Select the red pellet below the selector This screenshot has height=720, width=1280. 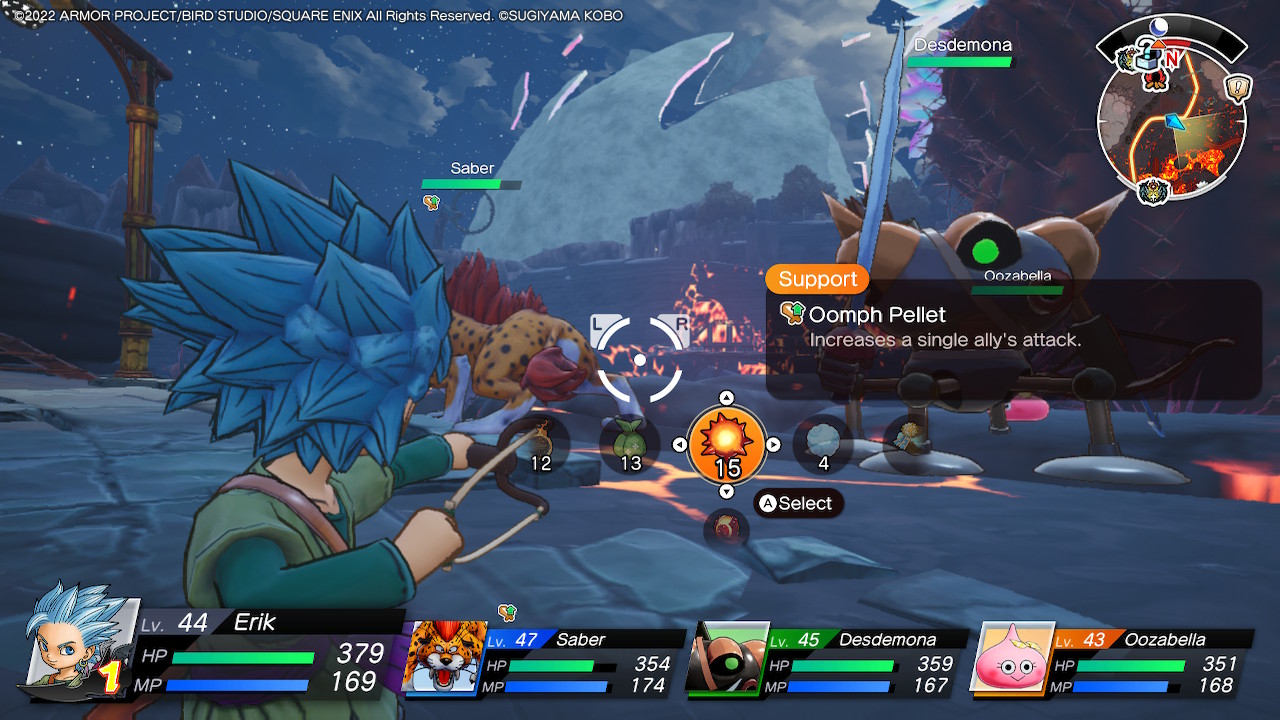[727, 529]
